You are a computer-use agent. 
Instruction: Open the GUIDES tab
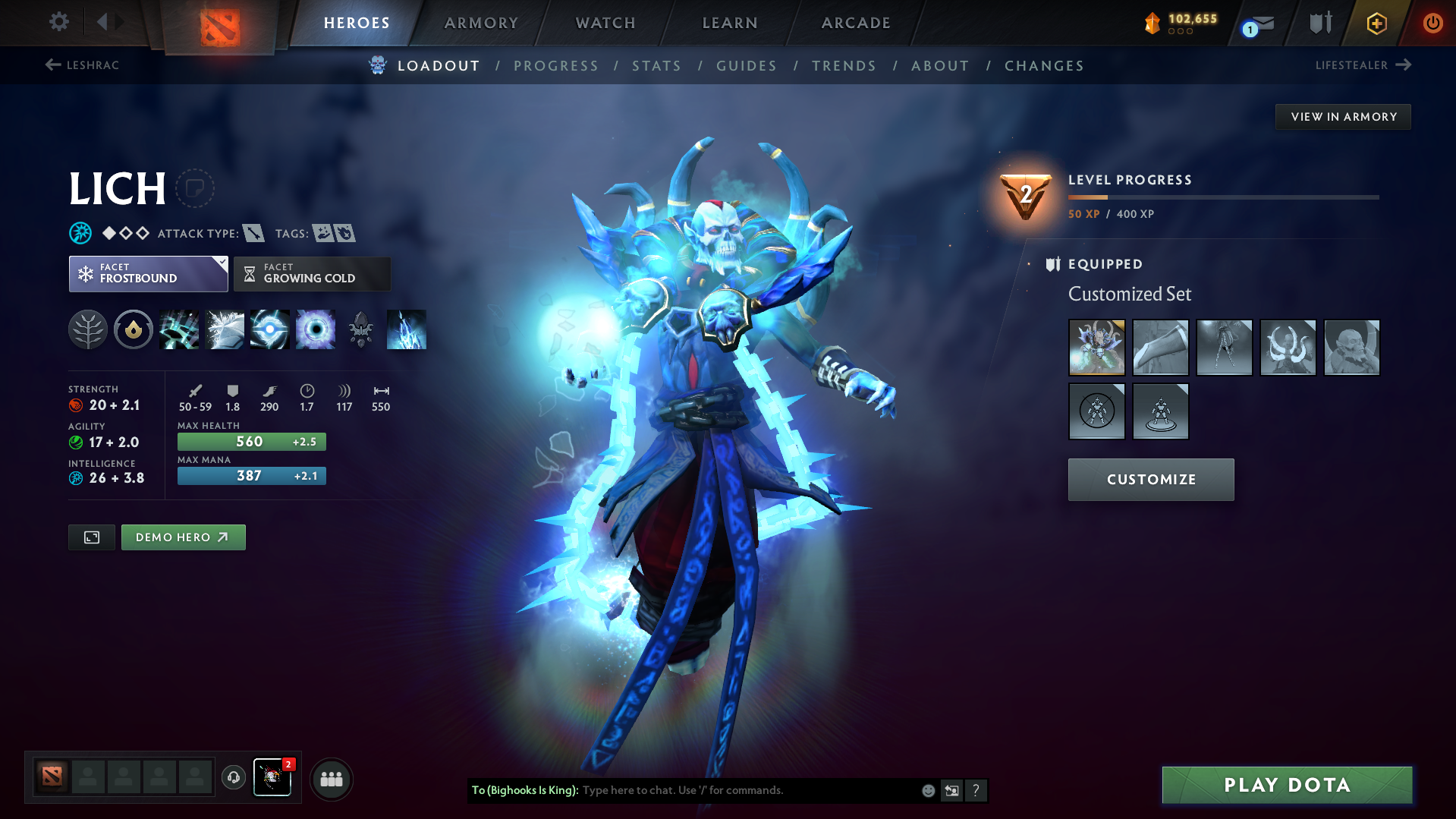746,65
